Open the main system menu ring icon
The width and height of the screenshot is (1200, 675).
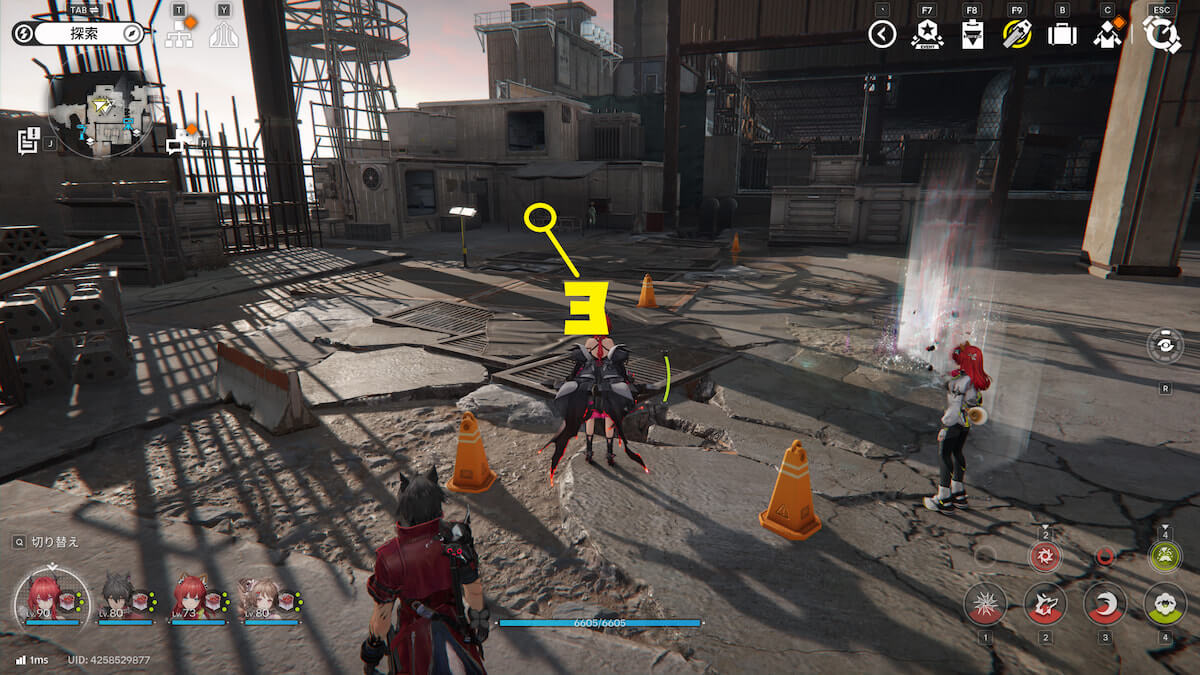[1162, 35]
